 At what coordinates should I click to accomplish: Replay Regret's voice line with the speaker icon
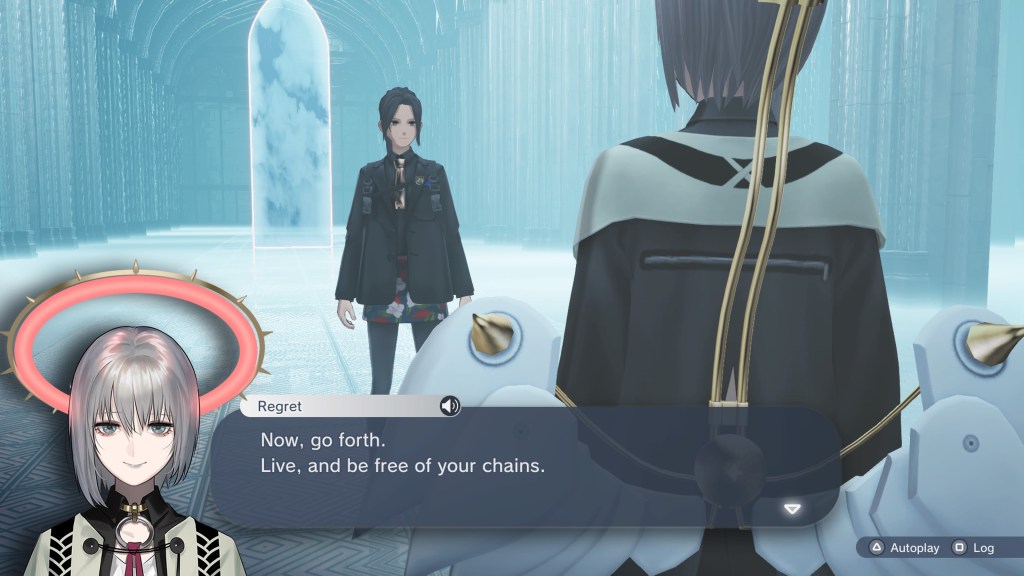450,405
